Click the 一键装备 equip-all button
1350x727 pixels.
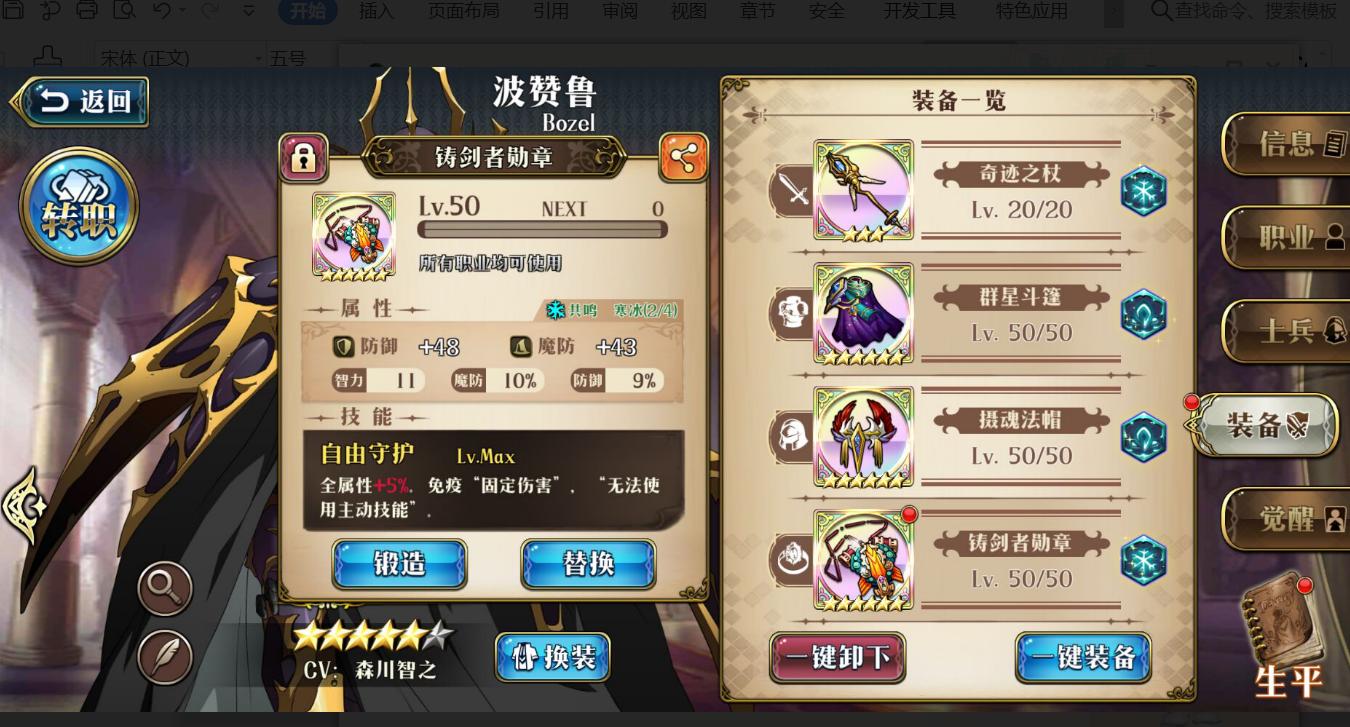[1084, 658]
